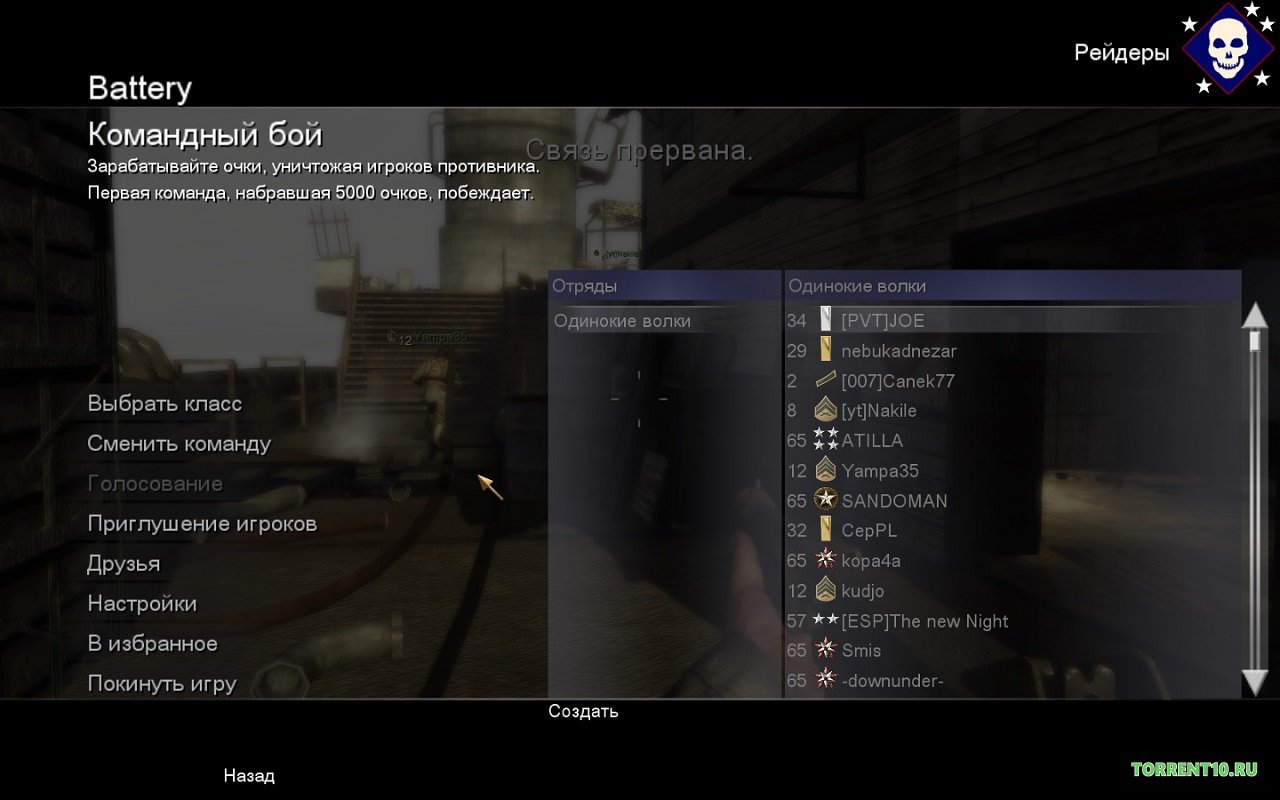Select player ATILLA in the roster
This screenshot has height=800, width=1280.
[872, 441]
